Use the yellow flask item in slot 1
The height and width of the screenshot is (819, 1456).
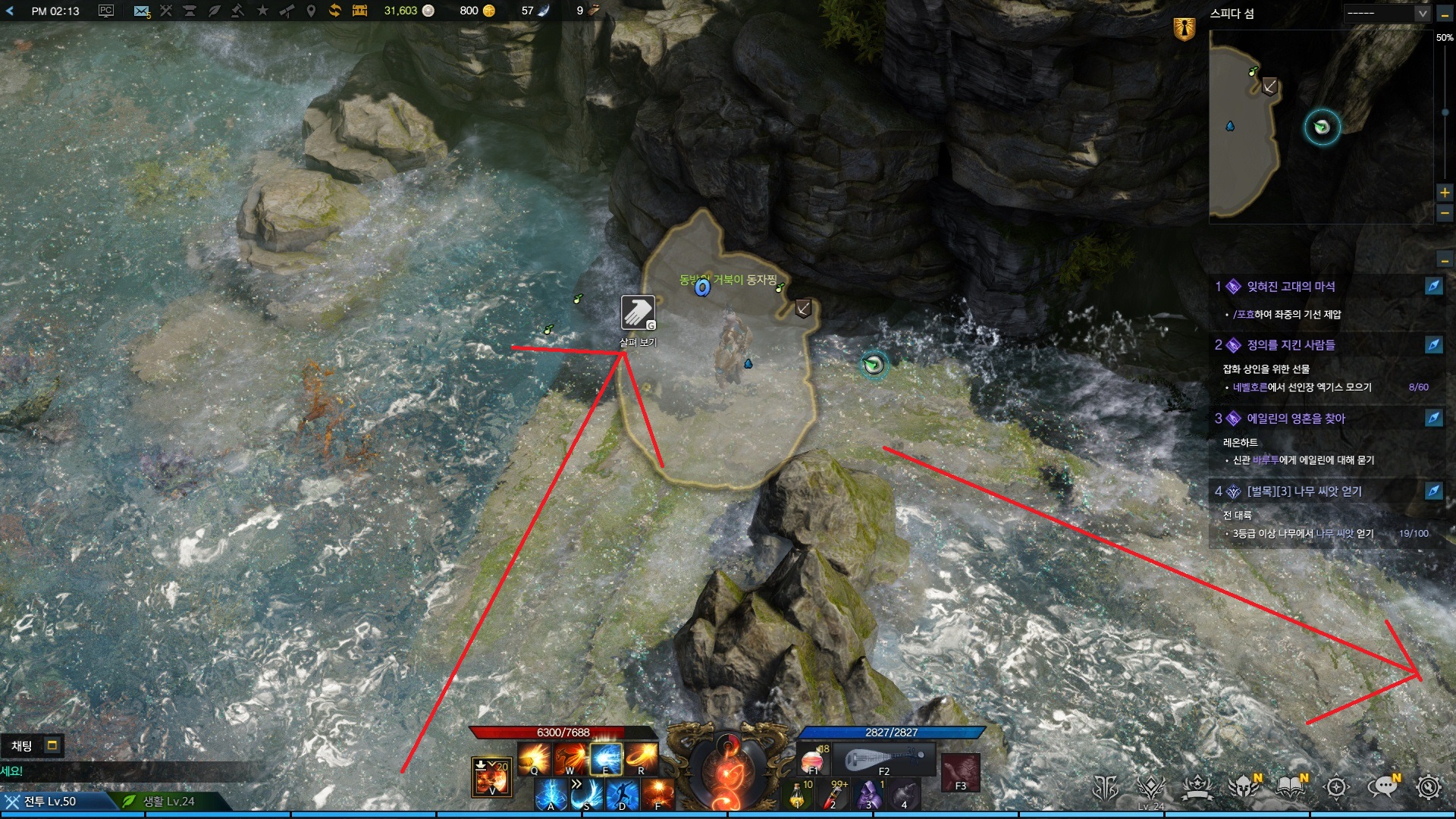(x=798, y=795)
